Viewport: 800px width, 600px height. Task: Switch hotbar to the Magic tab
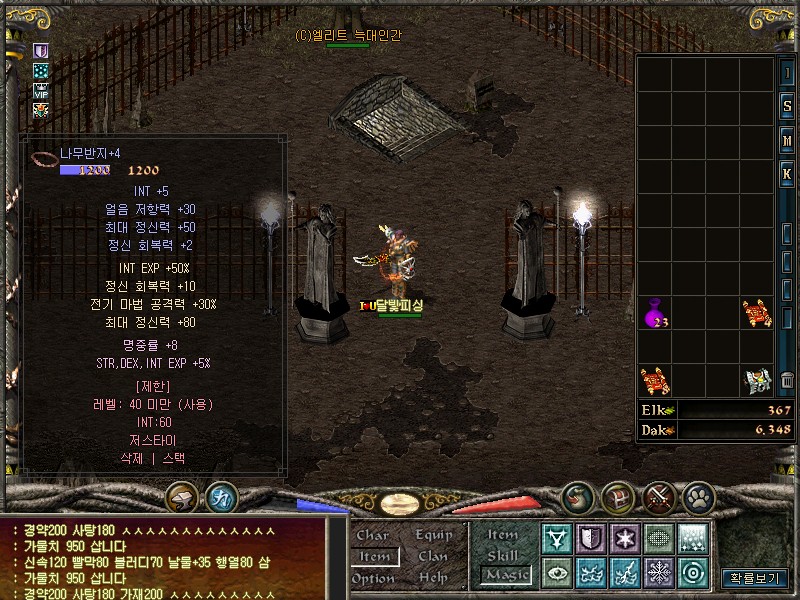[x=505, y=575]
